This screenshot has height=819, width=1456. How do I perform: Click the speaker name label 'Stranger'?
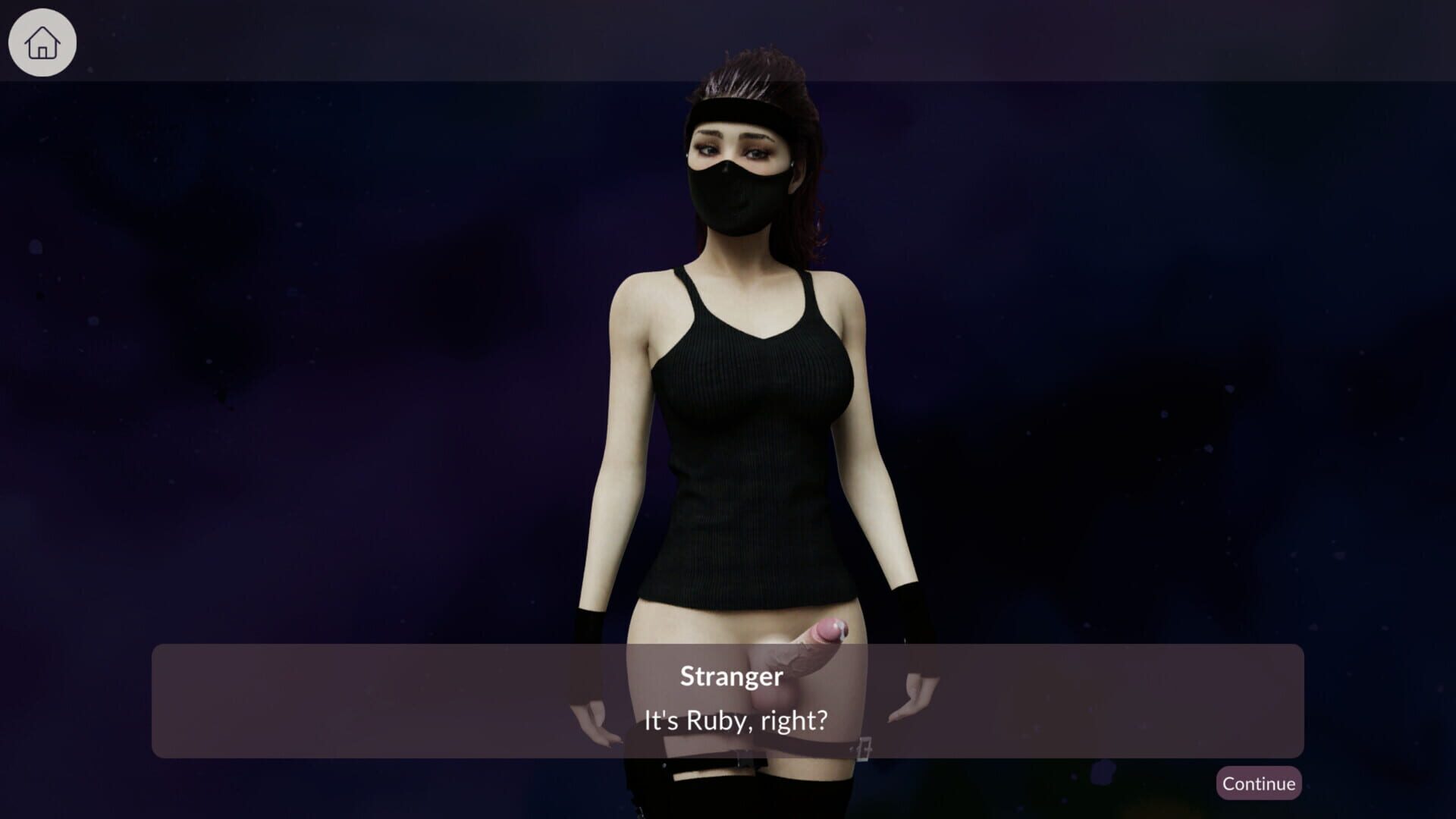point(730,677)
